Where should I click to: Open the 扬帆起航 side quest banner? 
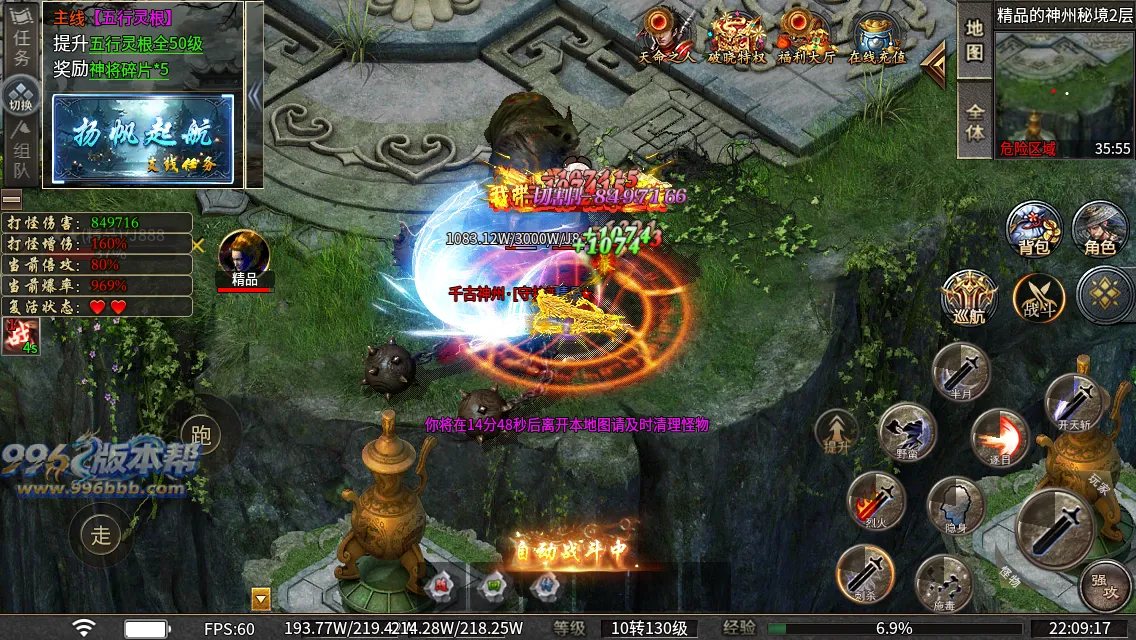point(143,139)
